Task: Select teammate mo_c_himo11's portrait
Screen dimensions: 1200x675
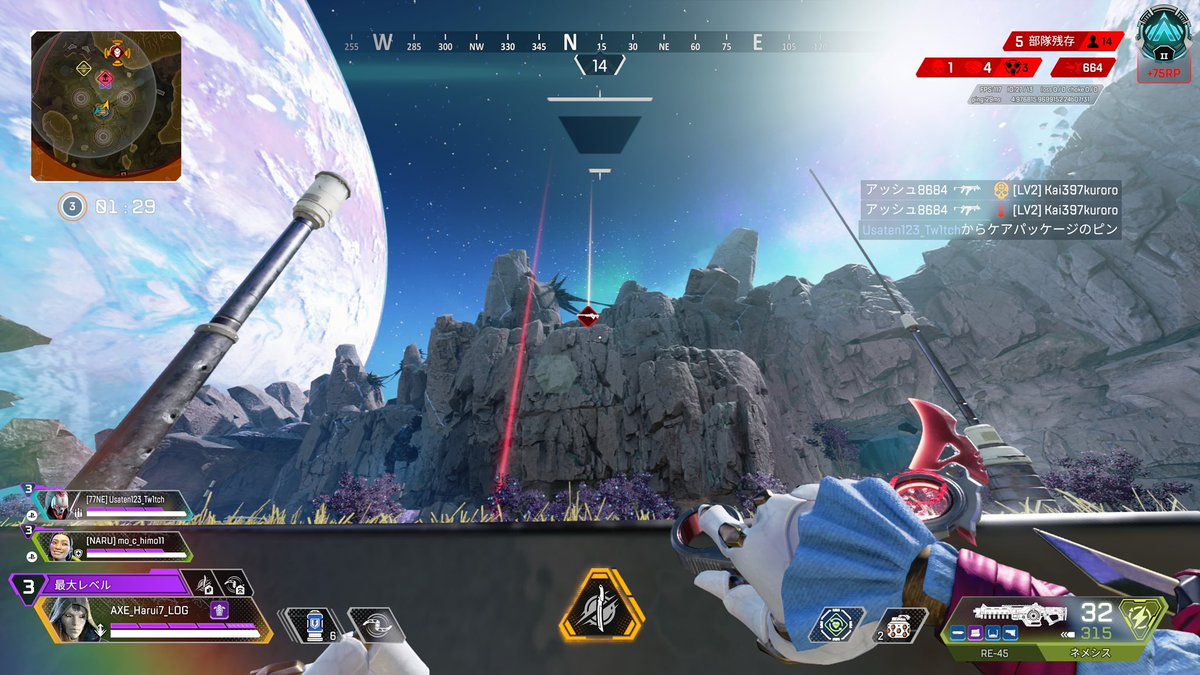Action: coord(56,546)
